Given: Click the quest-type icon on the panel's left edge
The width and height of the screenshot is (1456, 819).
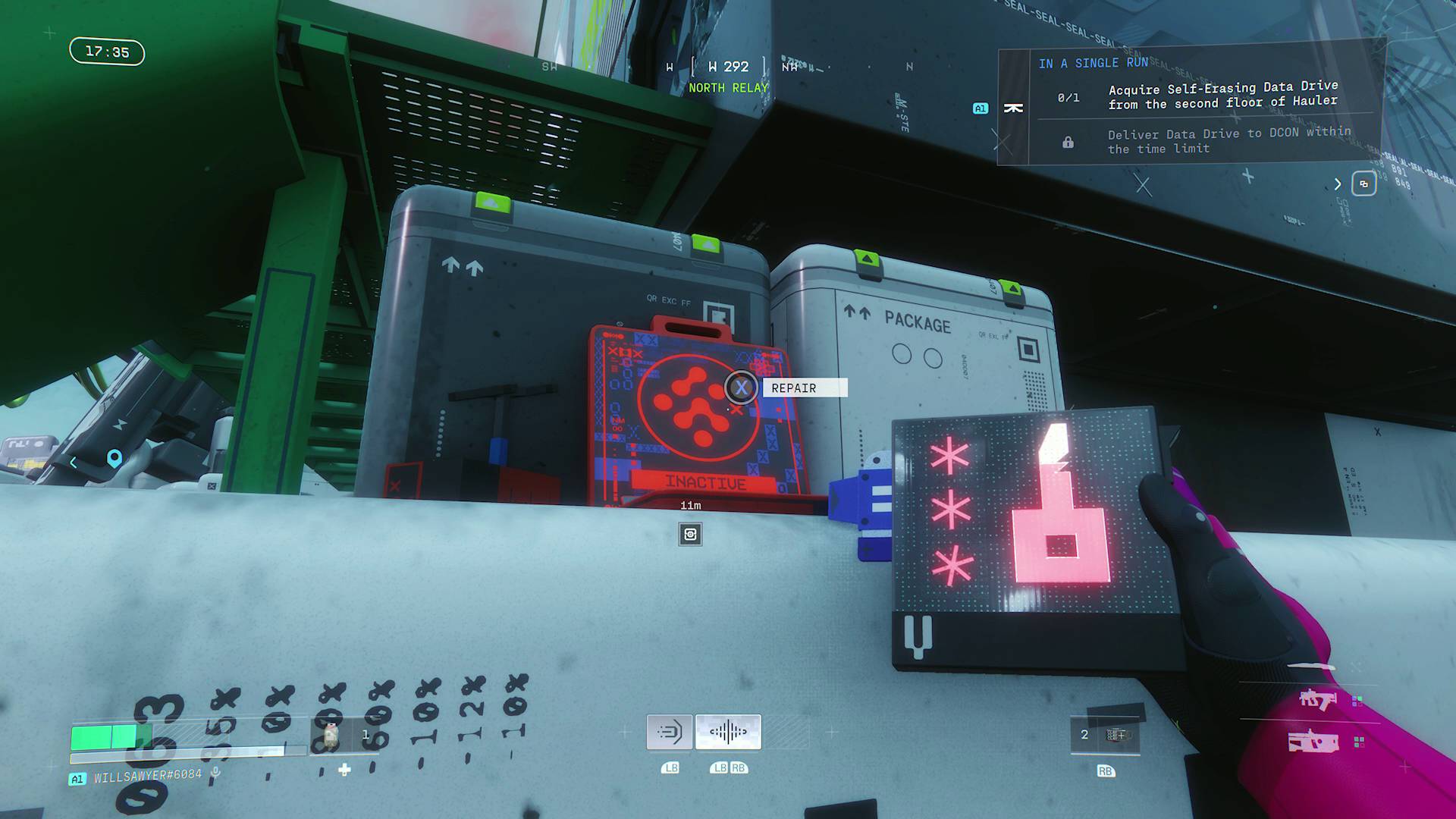Looking at the screenshot, I should tap(1015, 108).
